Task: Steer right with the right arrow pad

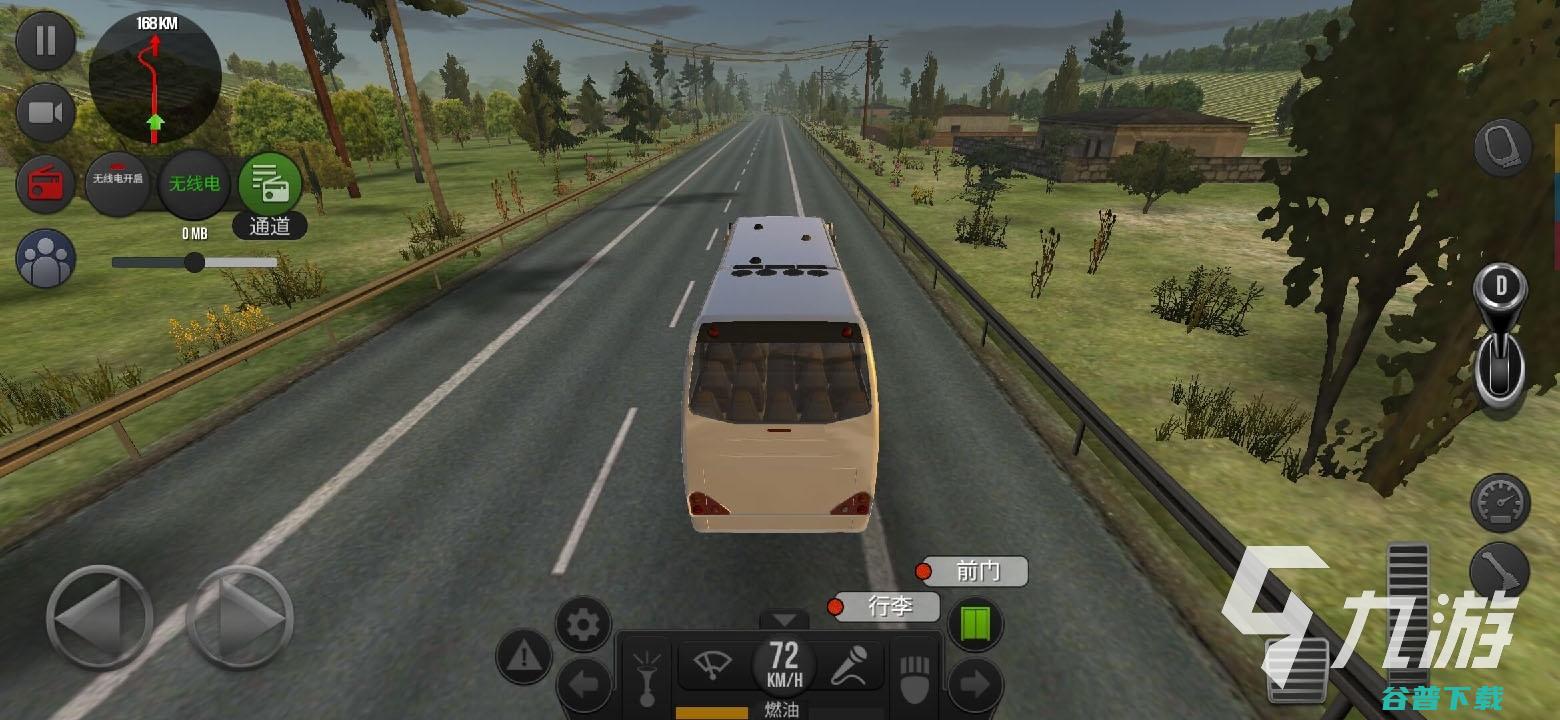Action: (x=240, y=617)
